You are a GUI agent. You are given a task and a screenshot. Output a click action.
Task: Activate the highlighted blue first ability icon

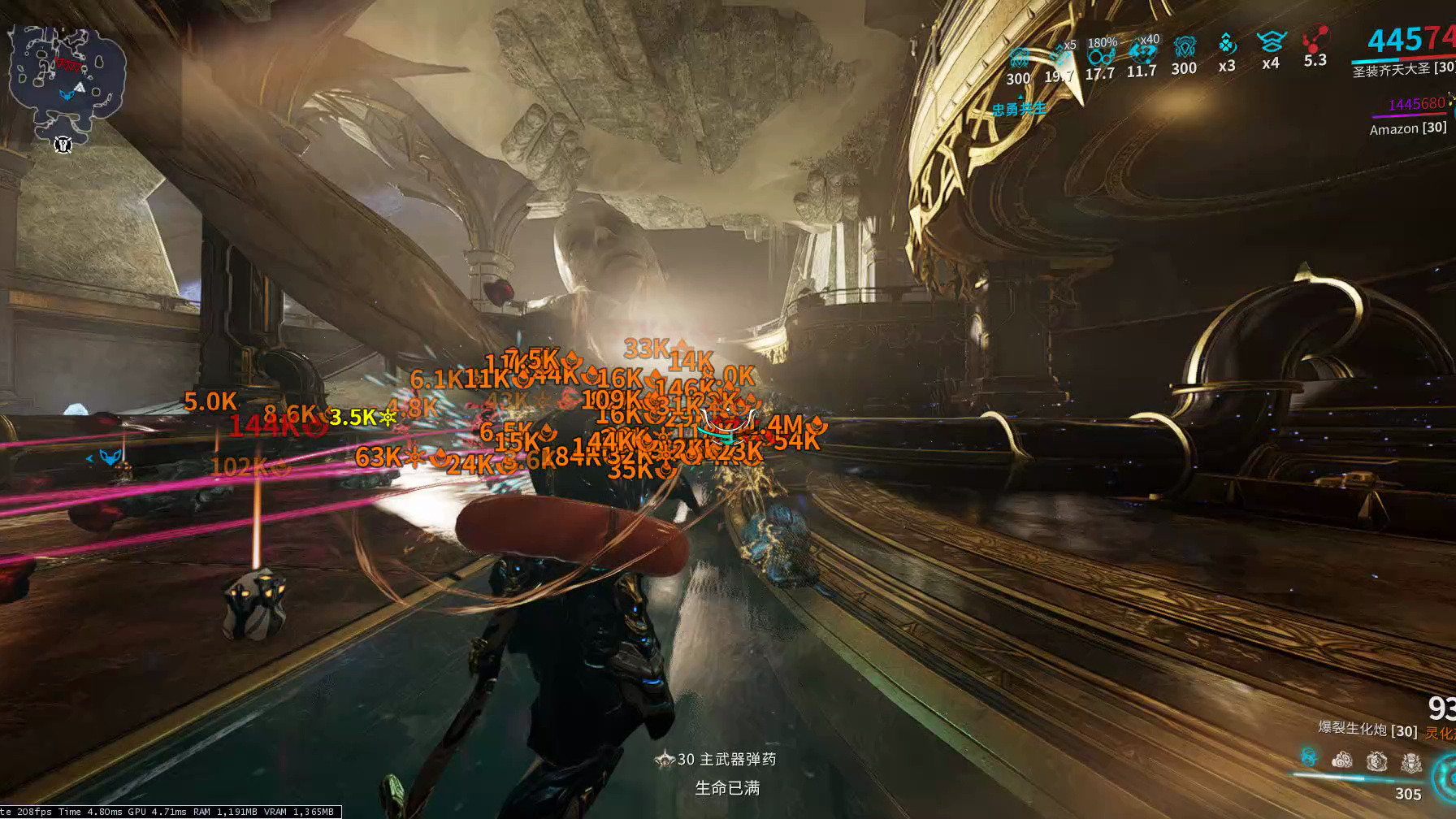pos(1308,757)
